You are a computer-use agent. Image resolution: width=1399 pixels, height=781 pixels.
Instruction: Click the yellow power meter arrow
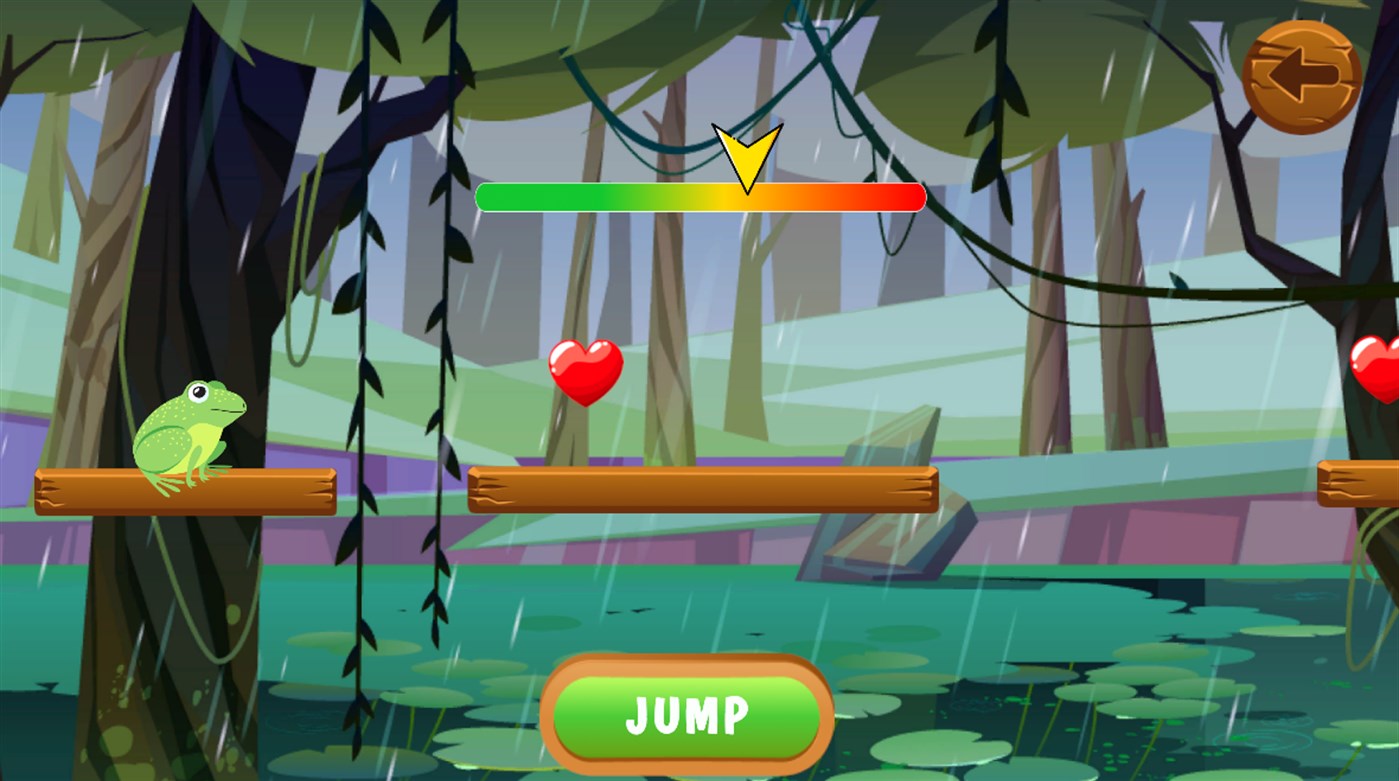pos(746,155)
